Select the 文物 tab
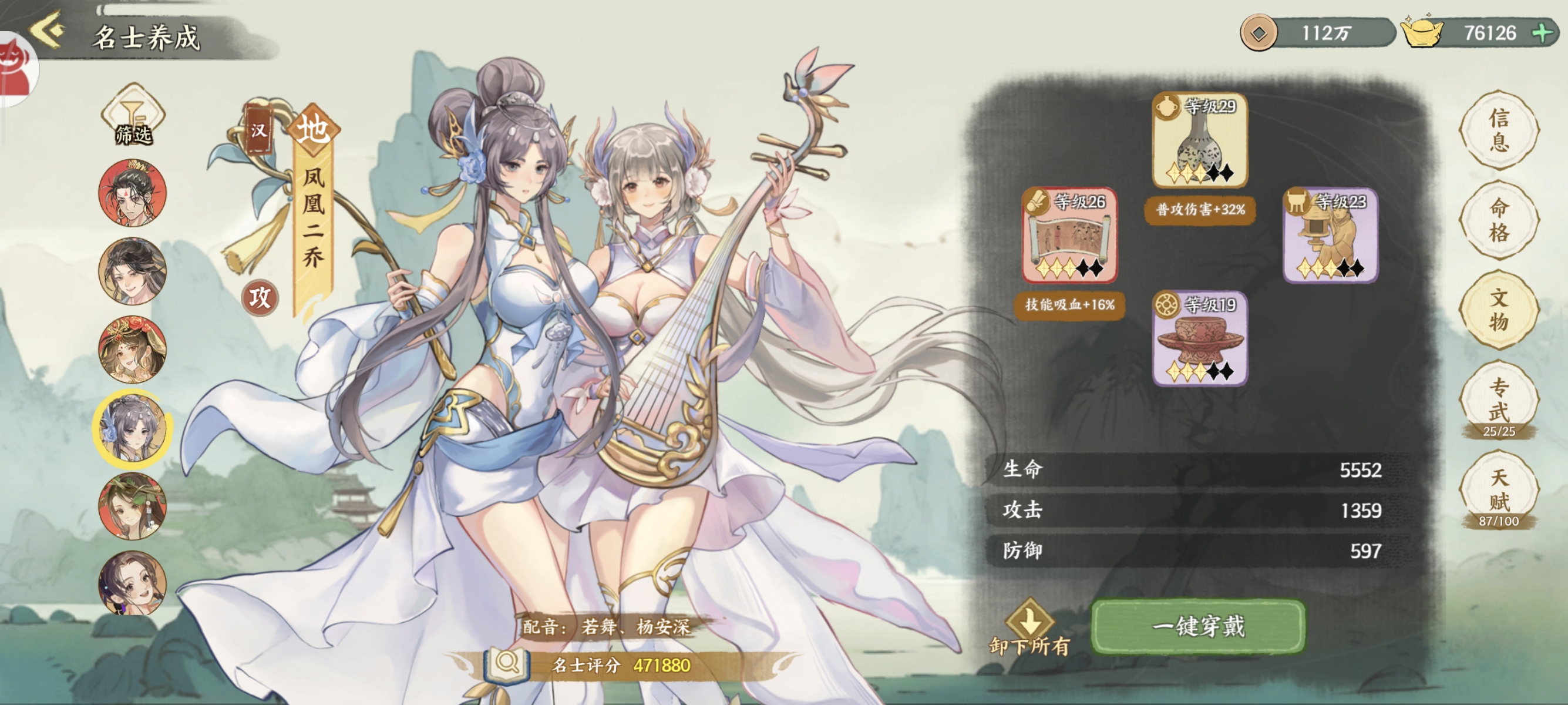This screenshot has width=1568, height=705. pos(1499,310)
